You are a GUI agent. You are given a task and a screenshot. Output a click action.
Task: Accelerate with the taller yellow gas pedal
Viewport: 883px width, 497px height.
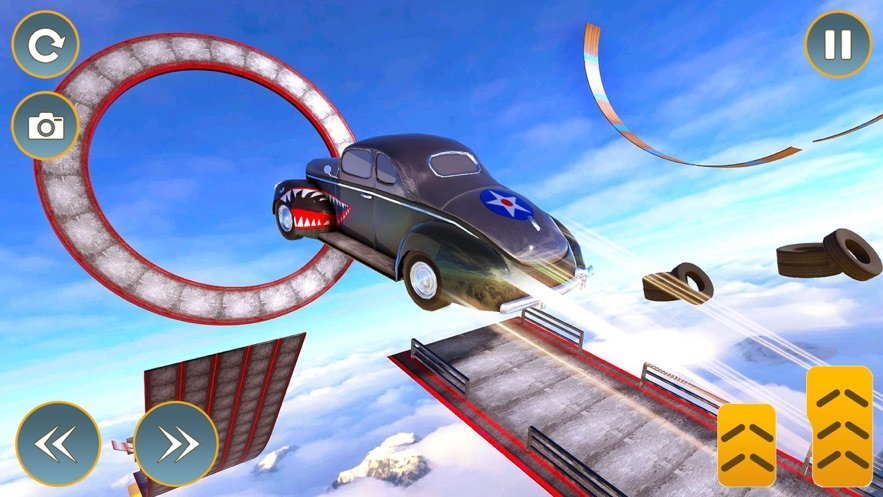pyautogui.click(x=840, y=426)
